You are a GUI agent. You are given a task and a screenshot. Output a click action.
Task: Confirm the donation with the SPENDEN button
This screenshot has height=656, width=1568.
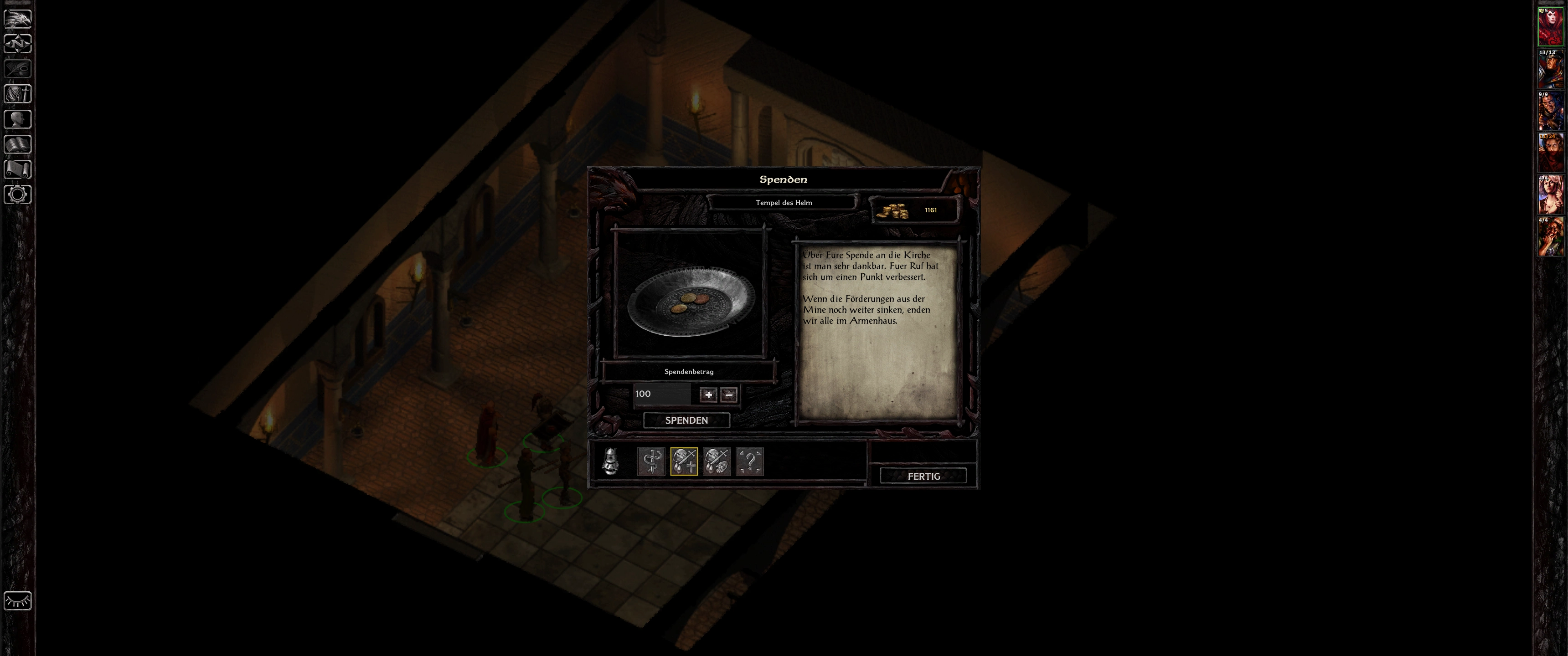pyautogui.click(x=686, y=420)
